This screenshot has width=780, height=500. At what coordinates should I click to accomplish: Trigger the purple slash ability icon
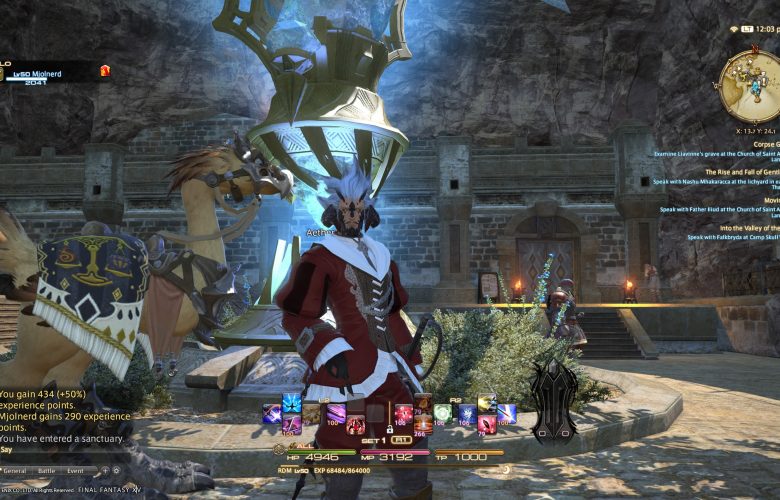pyautogui.click(x=334, y=412)
